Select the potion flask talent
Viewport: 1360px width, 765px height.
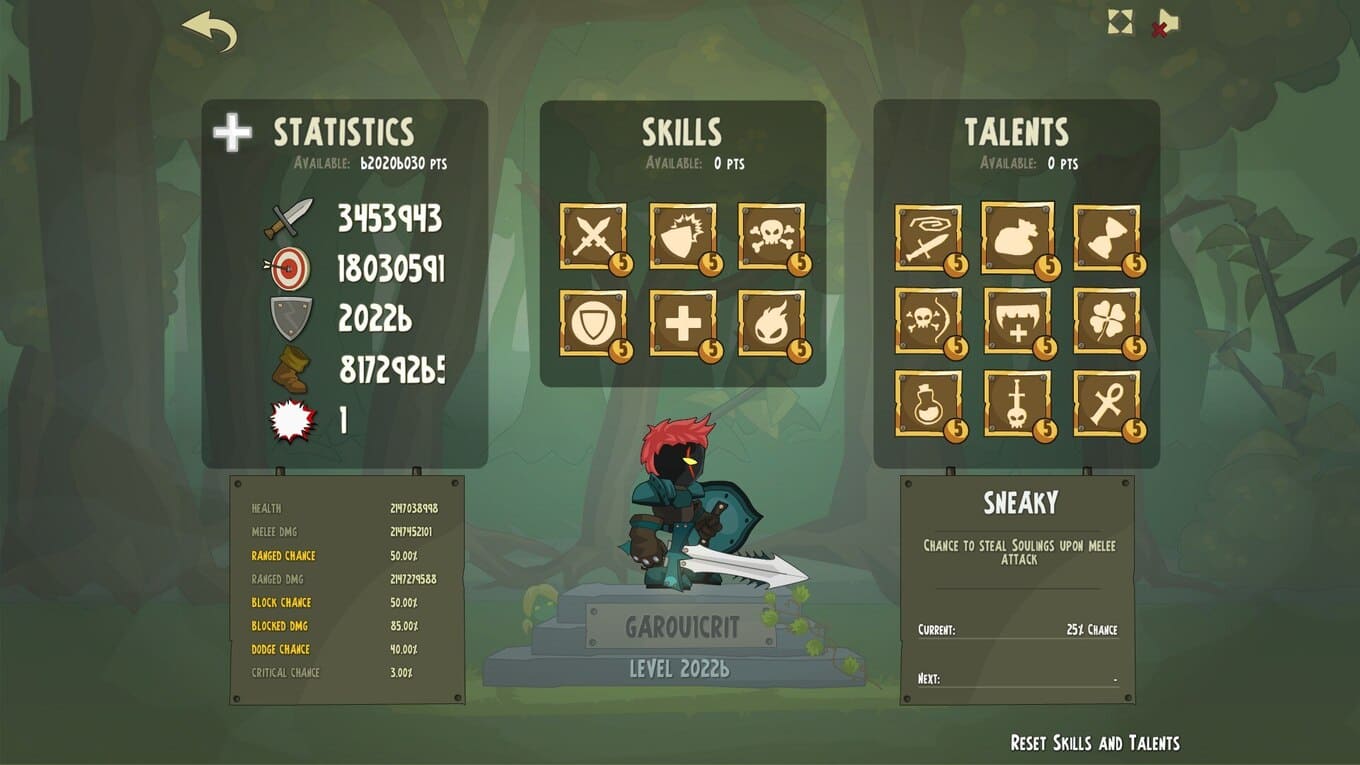click(928, 404)
